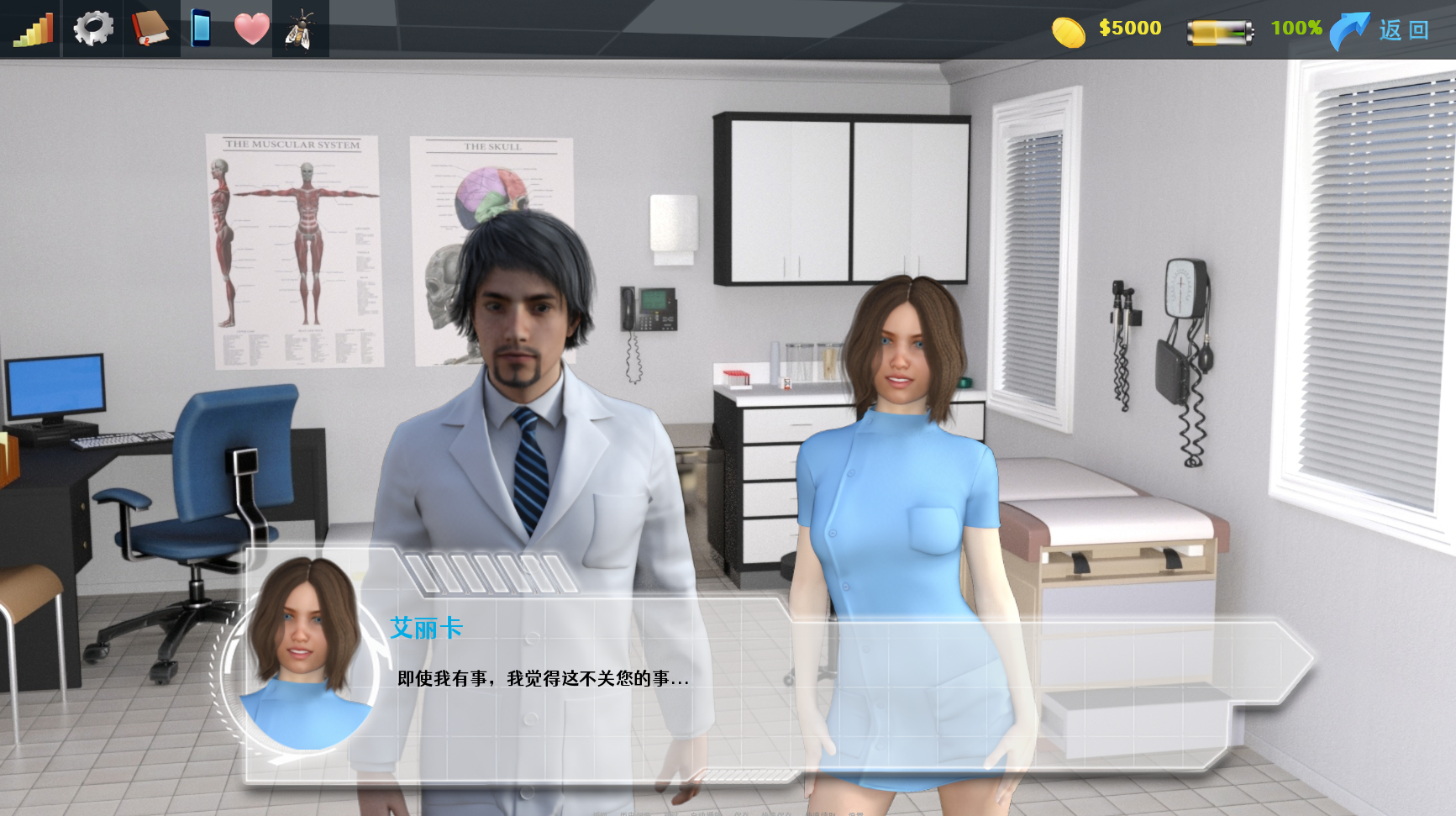Viewport: 1456px width, 816px height.
Task: Open the stats panel with the bar chart icon
Action: [32, 29]
